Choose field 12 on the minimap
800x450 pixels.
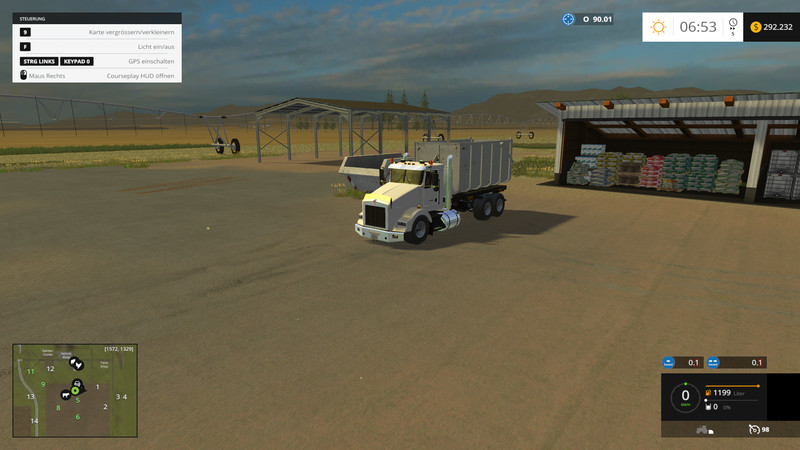(50, 369)
